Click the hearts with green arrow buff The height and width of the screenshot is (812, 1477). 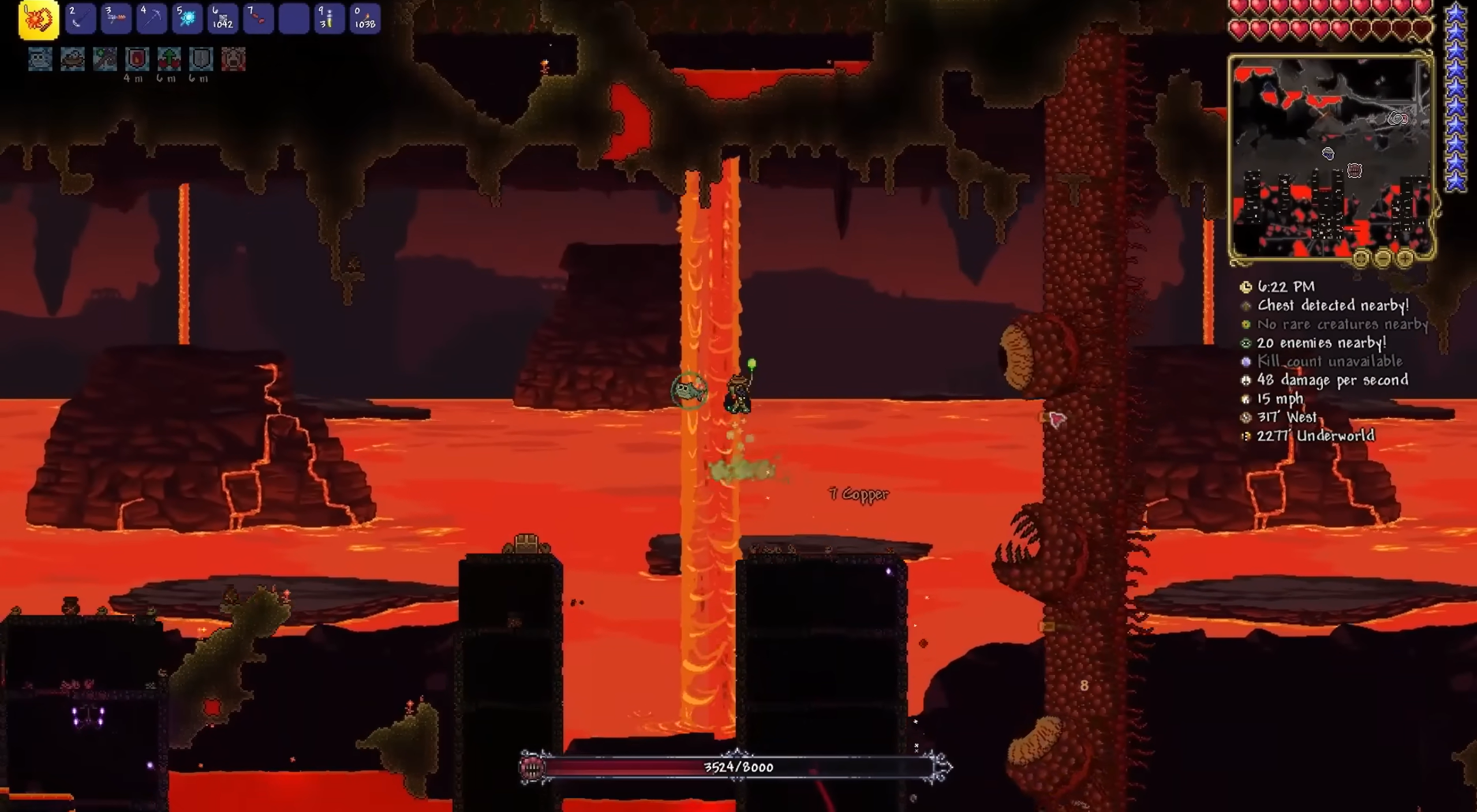[x=169, y=59]
